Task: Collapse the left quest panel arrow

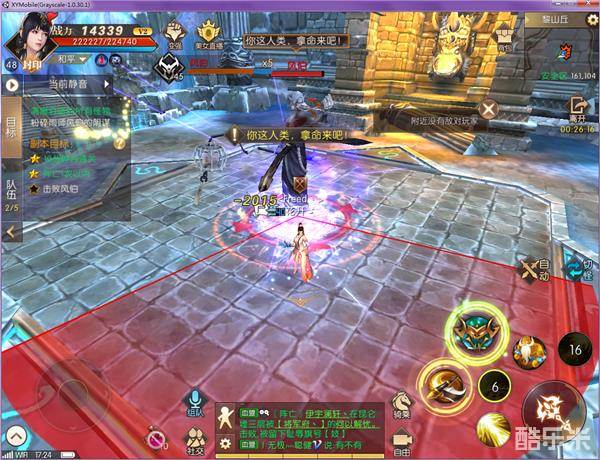Action: pos(11,231)
